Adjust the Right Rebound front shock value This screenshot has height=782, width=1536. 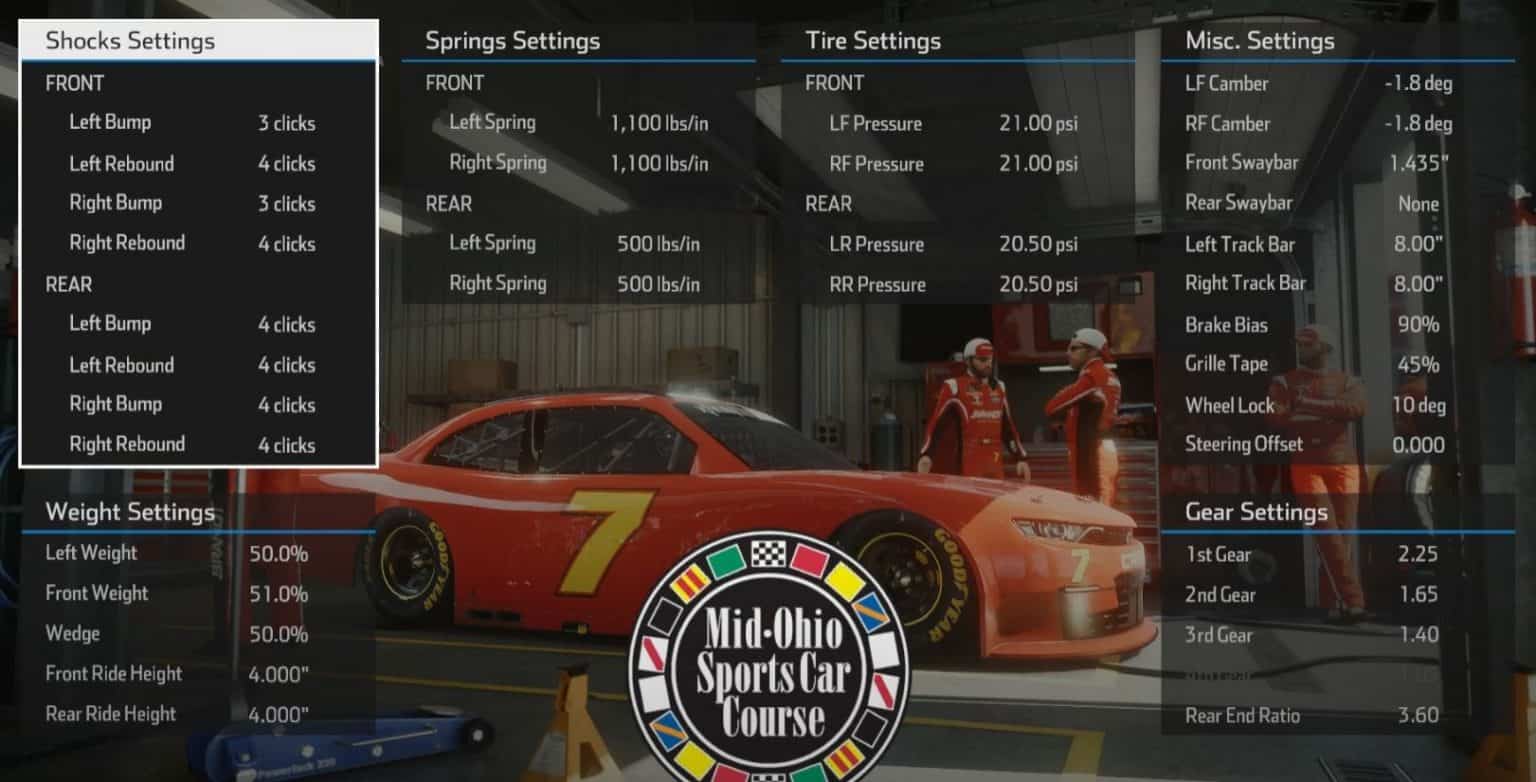(127, 243)
